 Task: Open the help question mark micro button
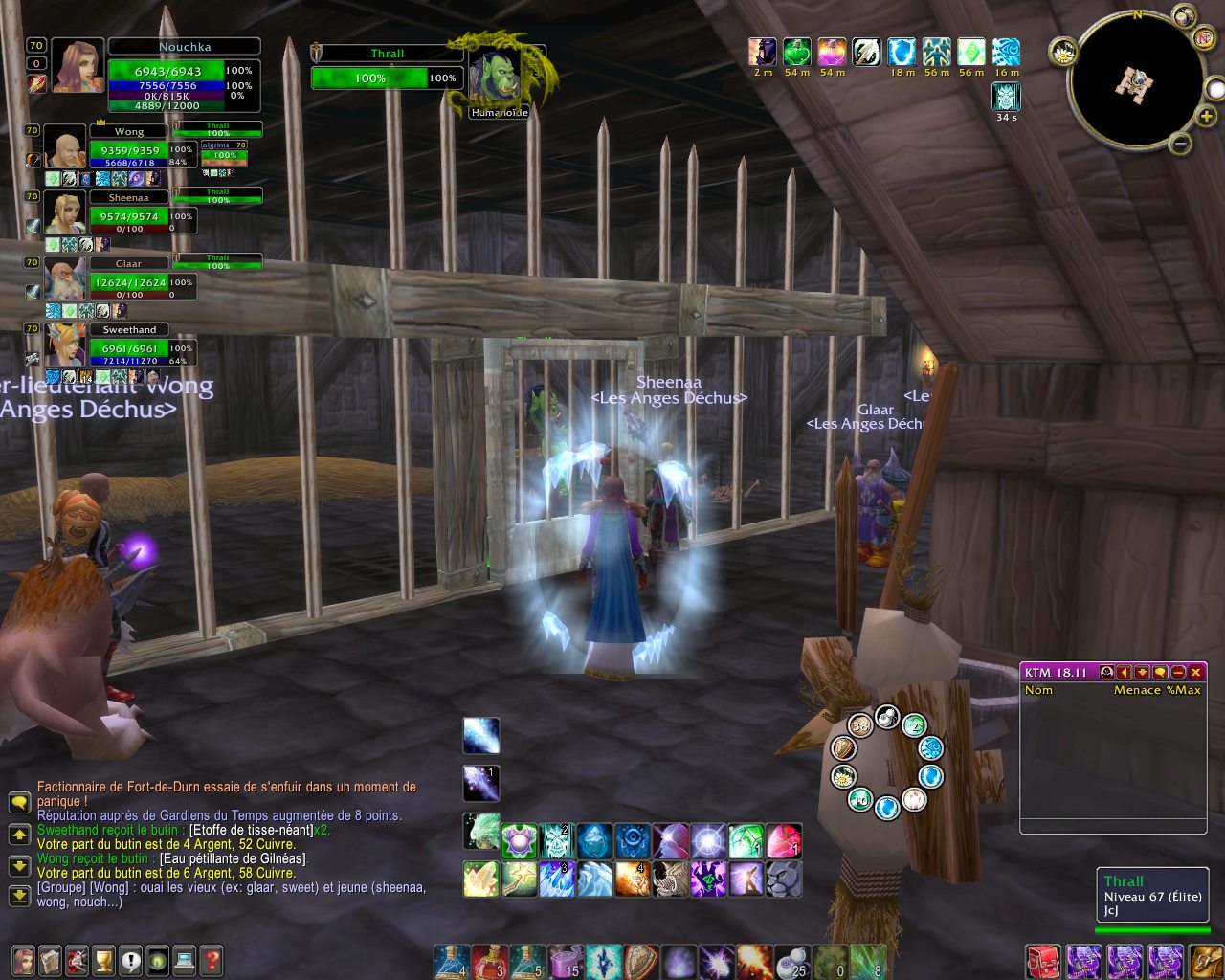point(211,959)
